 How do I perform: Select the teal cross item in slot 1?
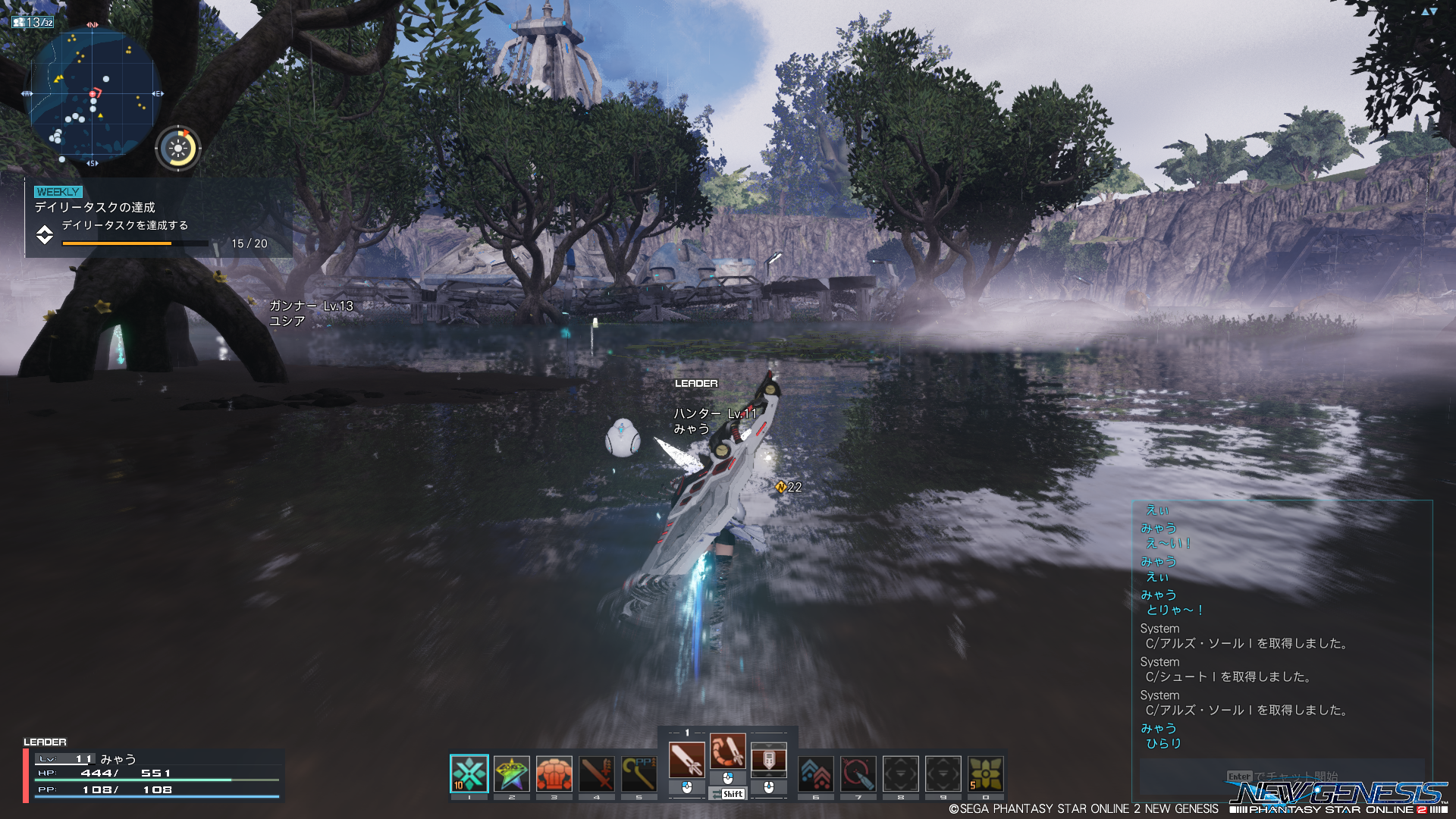469,773
